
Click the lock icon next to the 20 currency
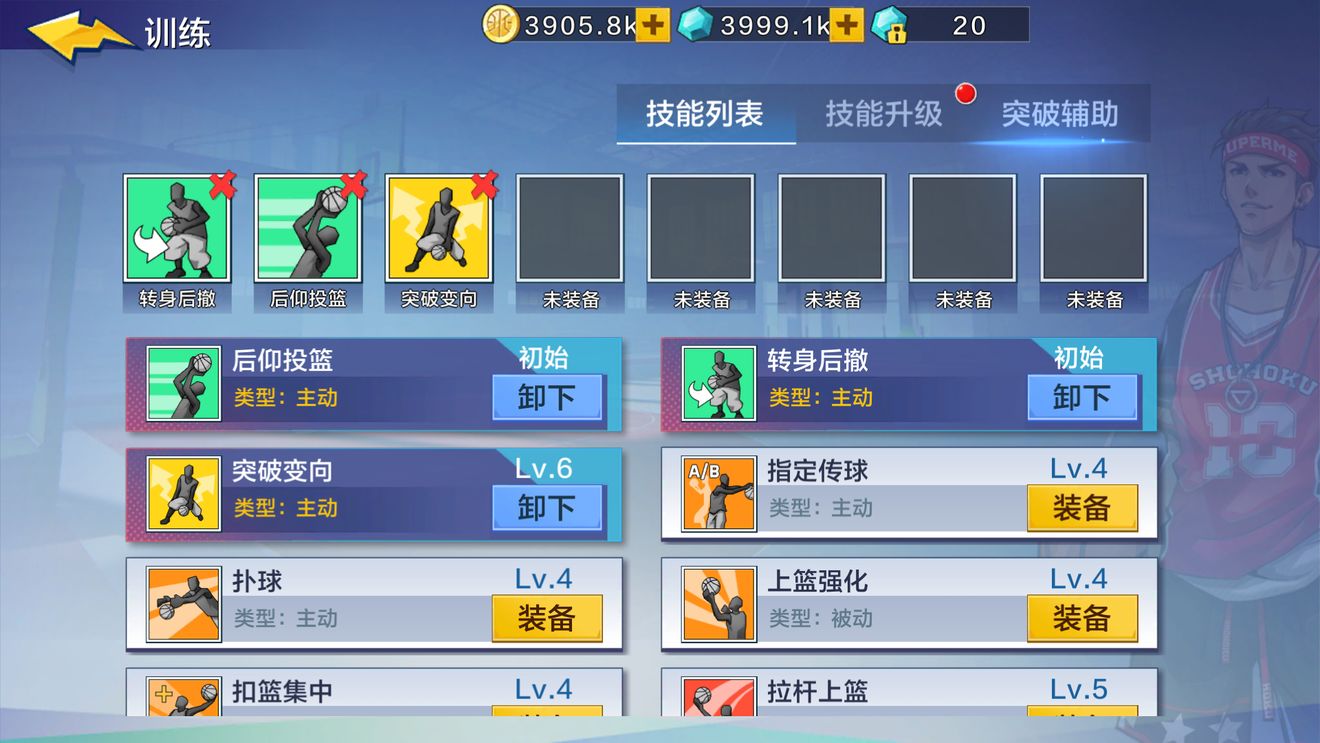pos(893,28)
